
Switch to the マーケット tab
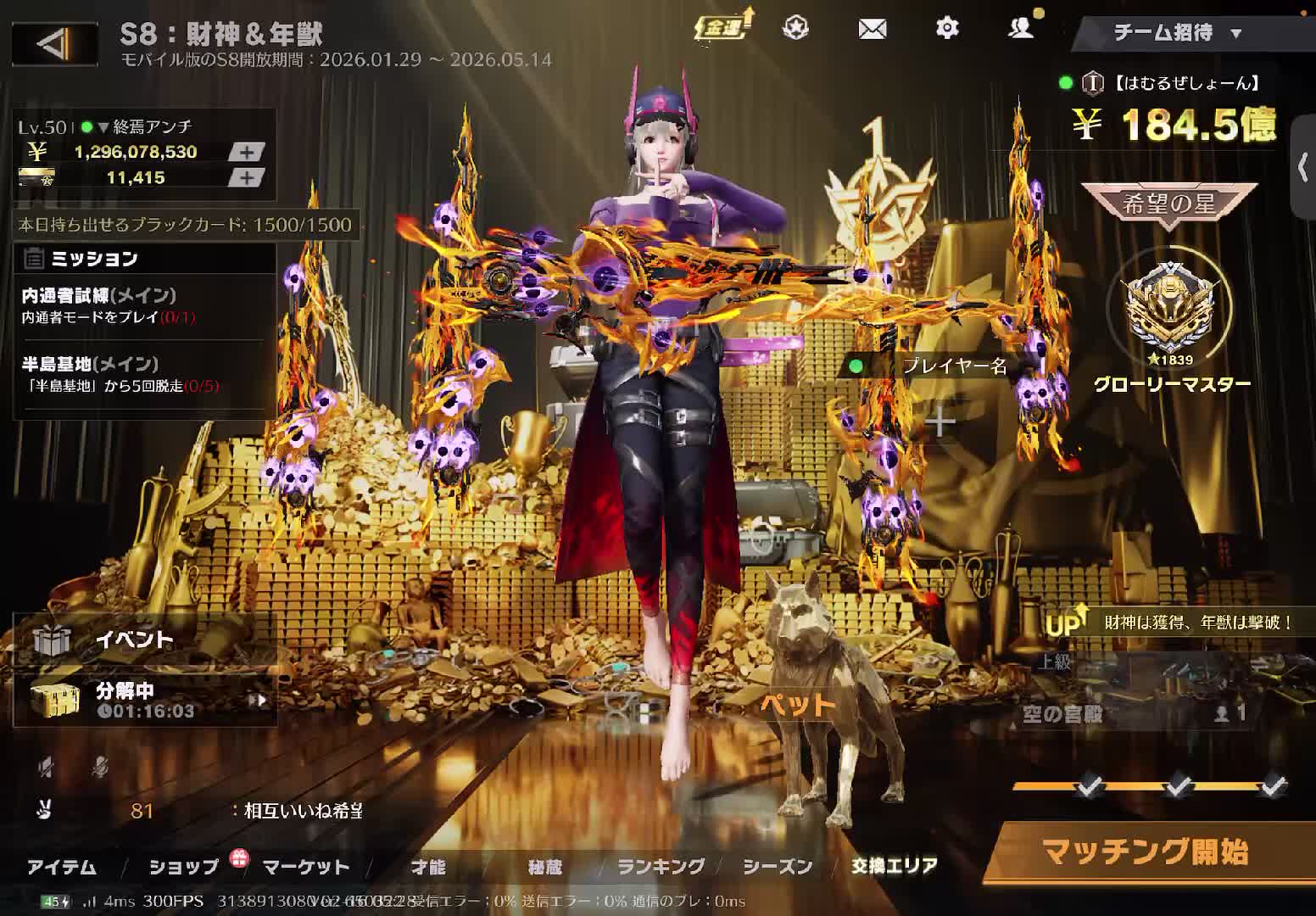point(306,867)
